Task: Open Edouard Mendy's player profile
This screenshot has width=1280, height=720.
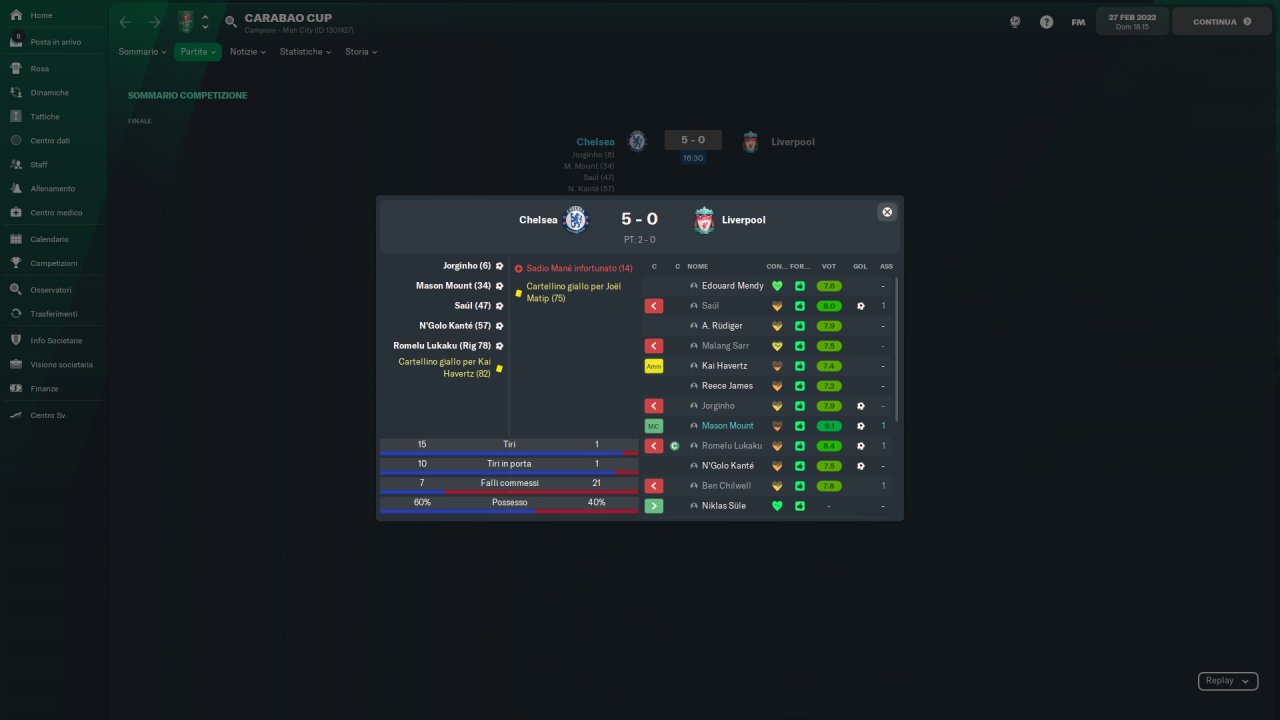Action: pyautogui.click(x=732, y=286)
